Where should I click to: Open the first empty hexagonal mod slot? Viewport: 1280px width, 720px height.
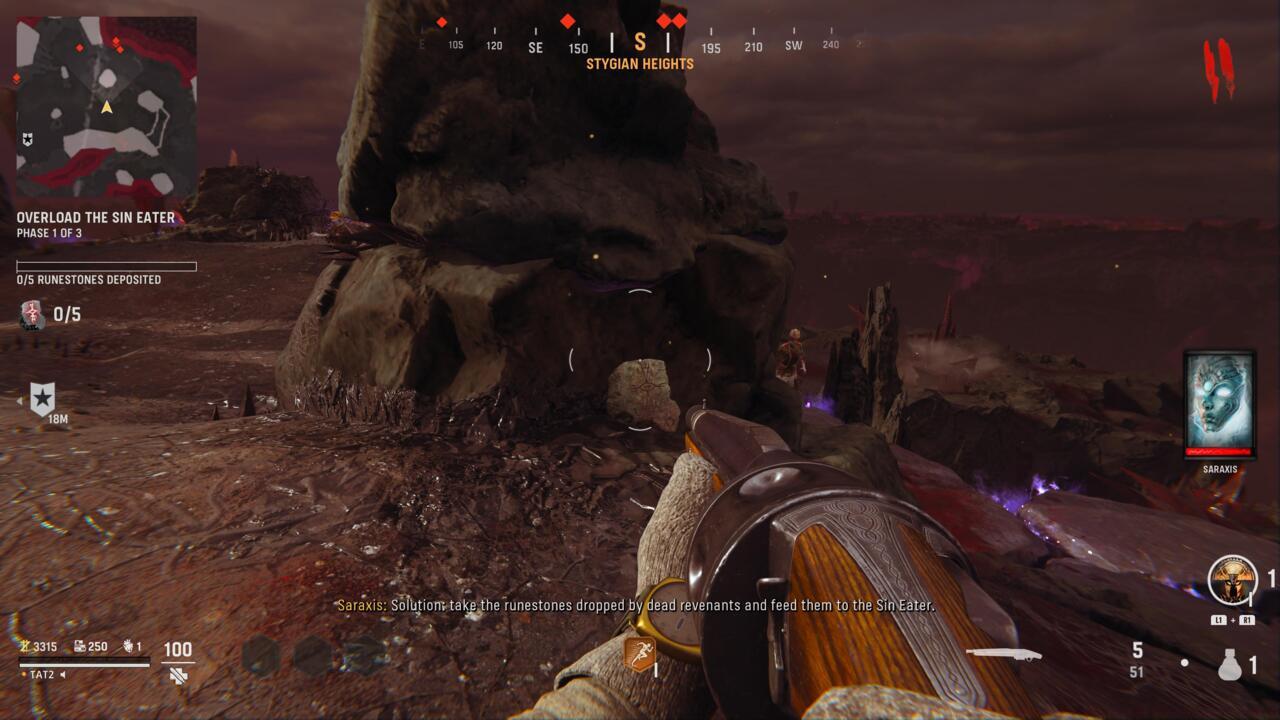258,652
